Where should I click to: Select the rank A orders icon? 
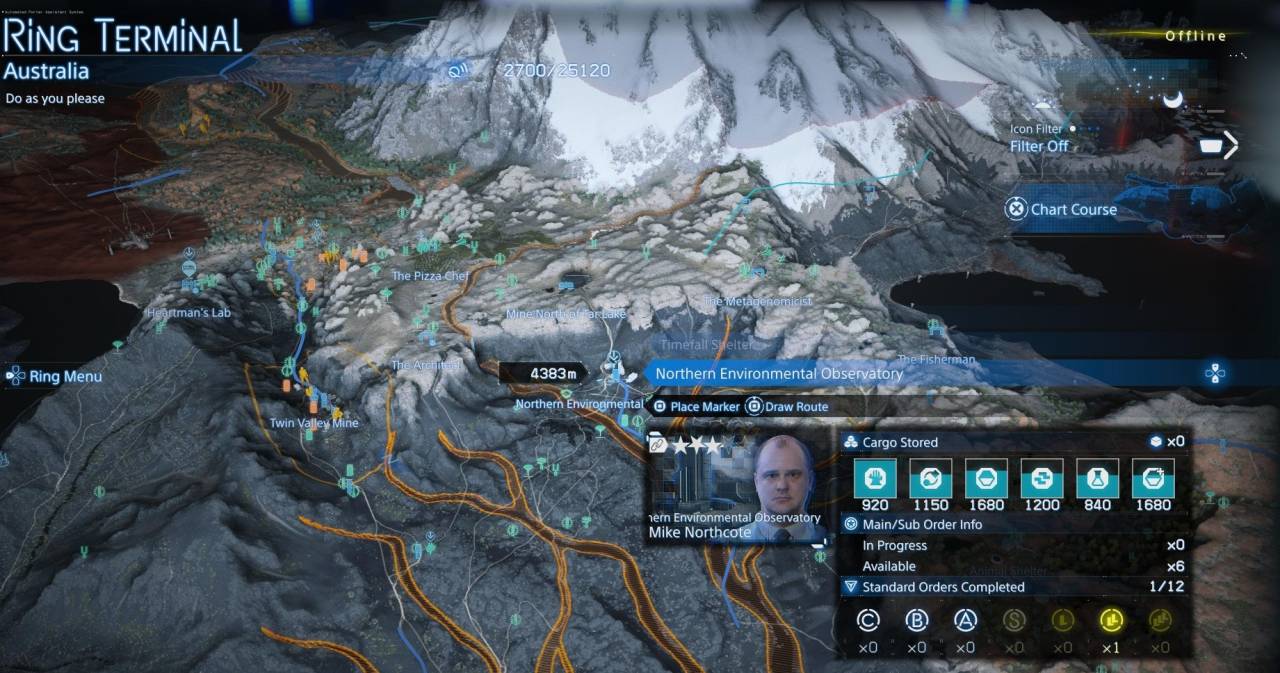pyautogui.click(x=964, y=622)
